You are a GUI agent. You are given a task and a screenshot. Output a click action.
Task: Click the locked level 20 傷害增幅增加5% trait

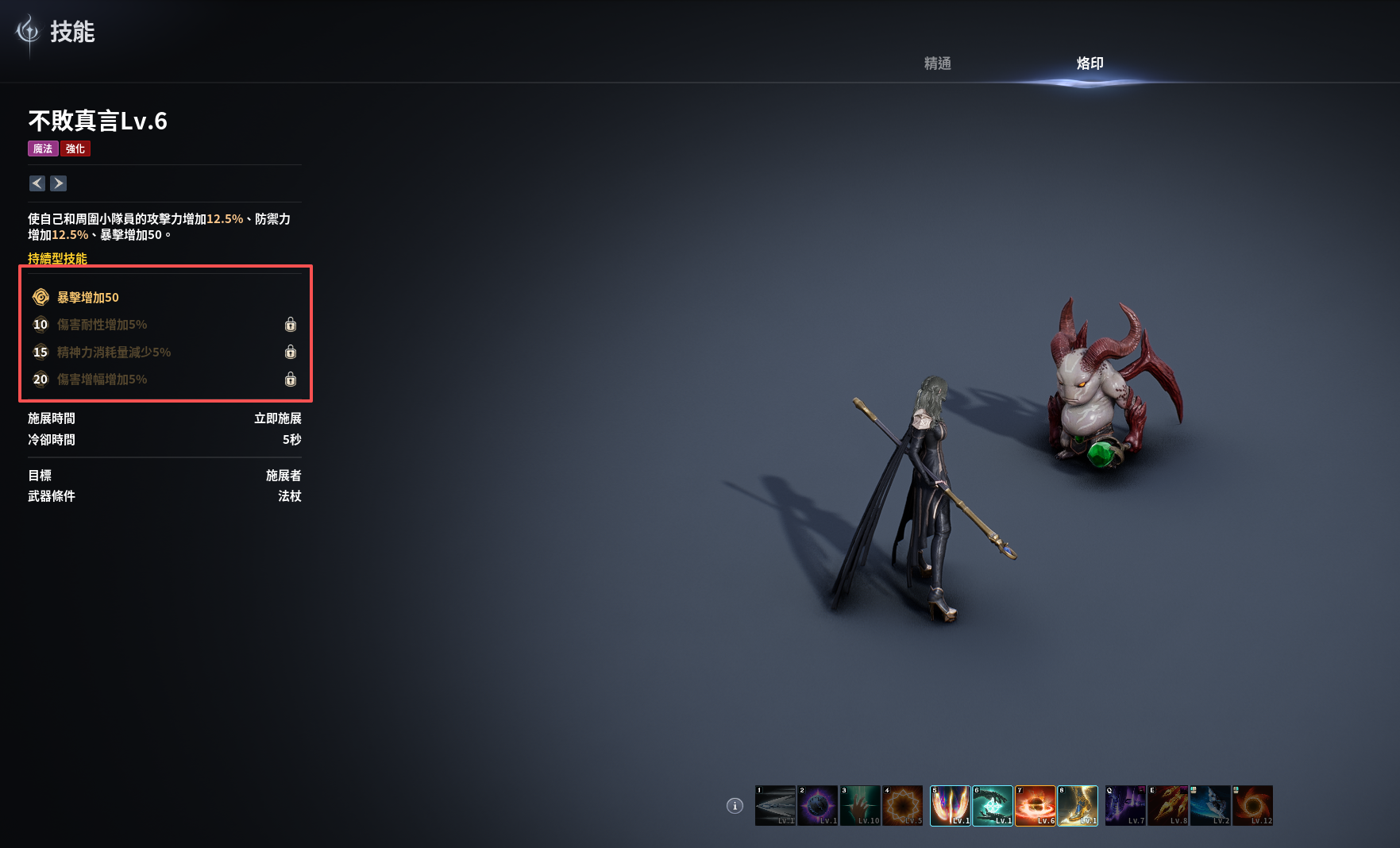(x=102, y=380)
